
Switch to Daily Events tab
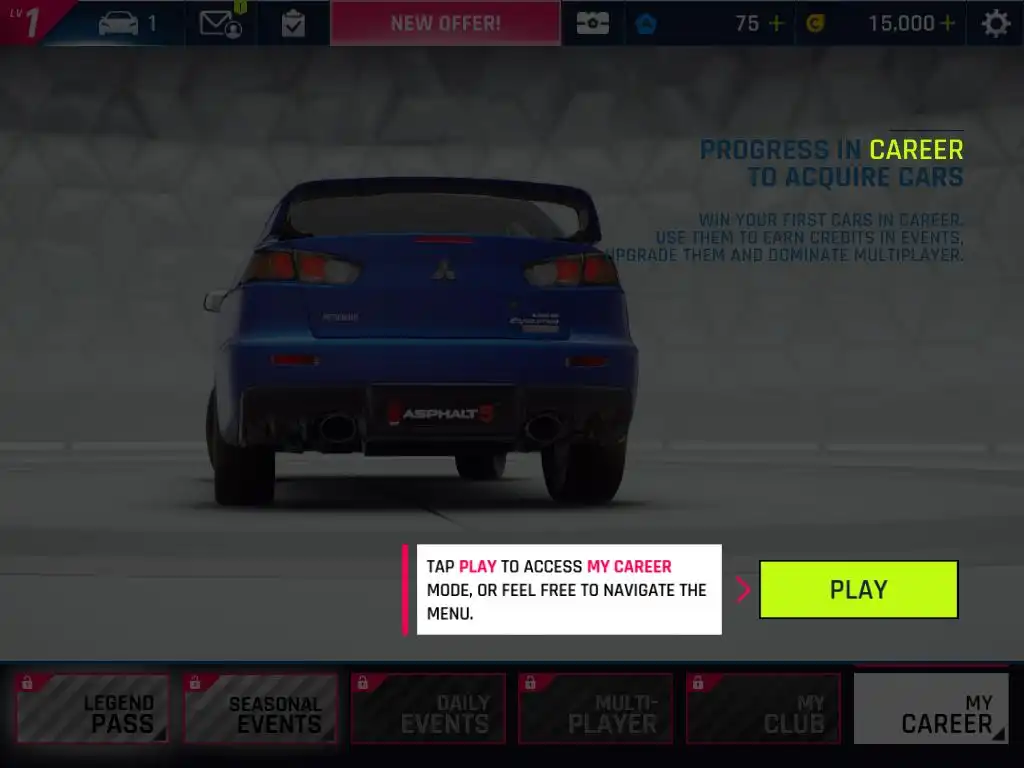coord(427,708)
